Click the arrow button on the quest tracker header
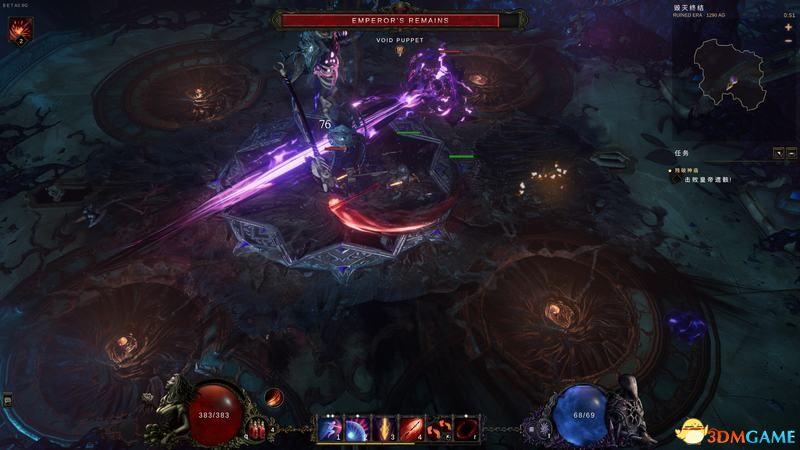800x450 pixels. (778, 154)
